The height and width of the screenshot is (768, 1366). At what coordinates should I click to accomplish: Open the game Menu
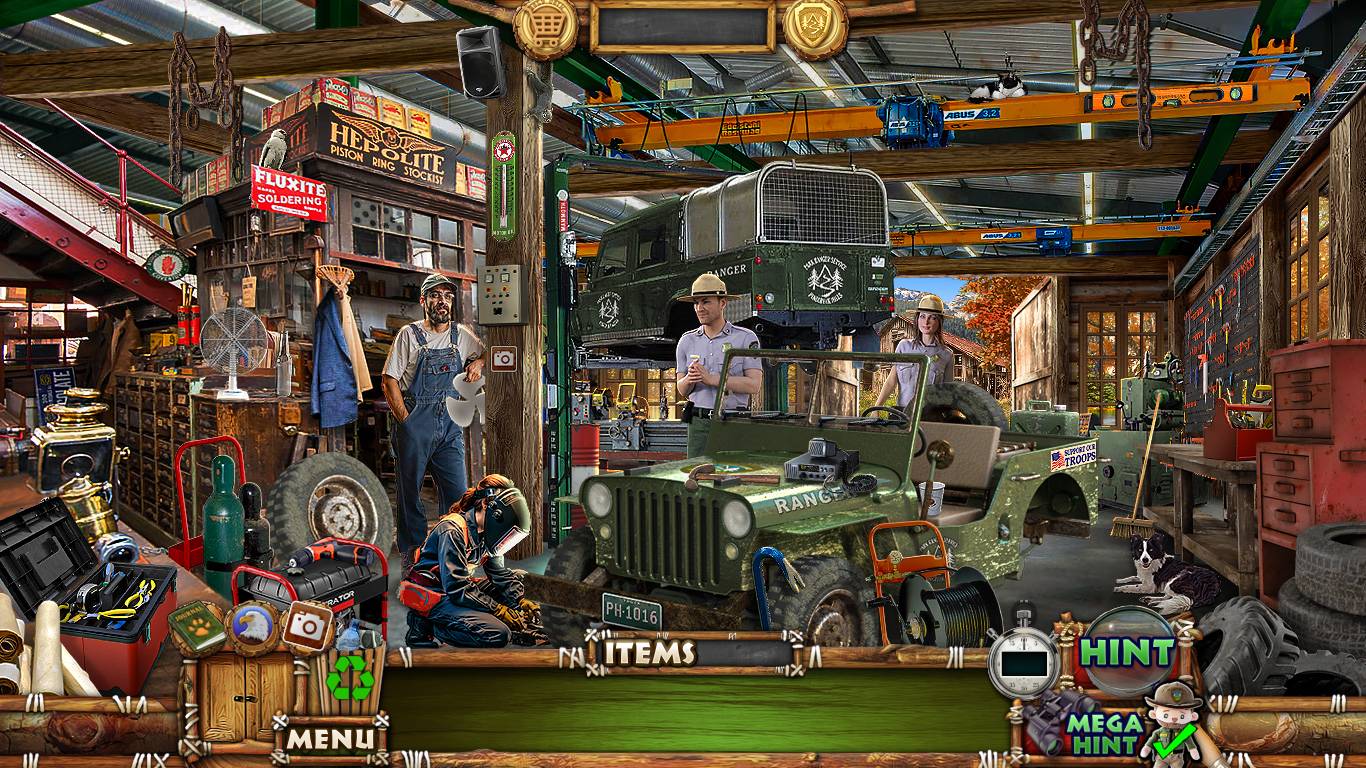331,739
